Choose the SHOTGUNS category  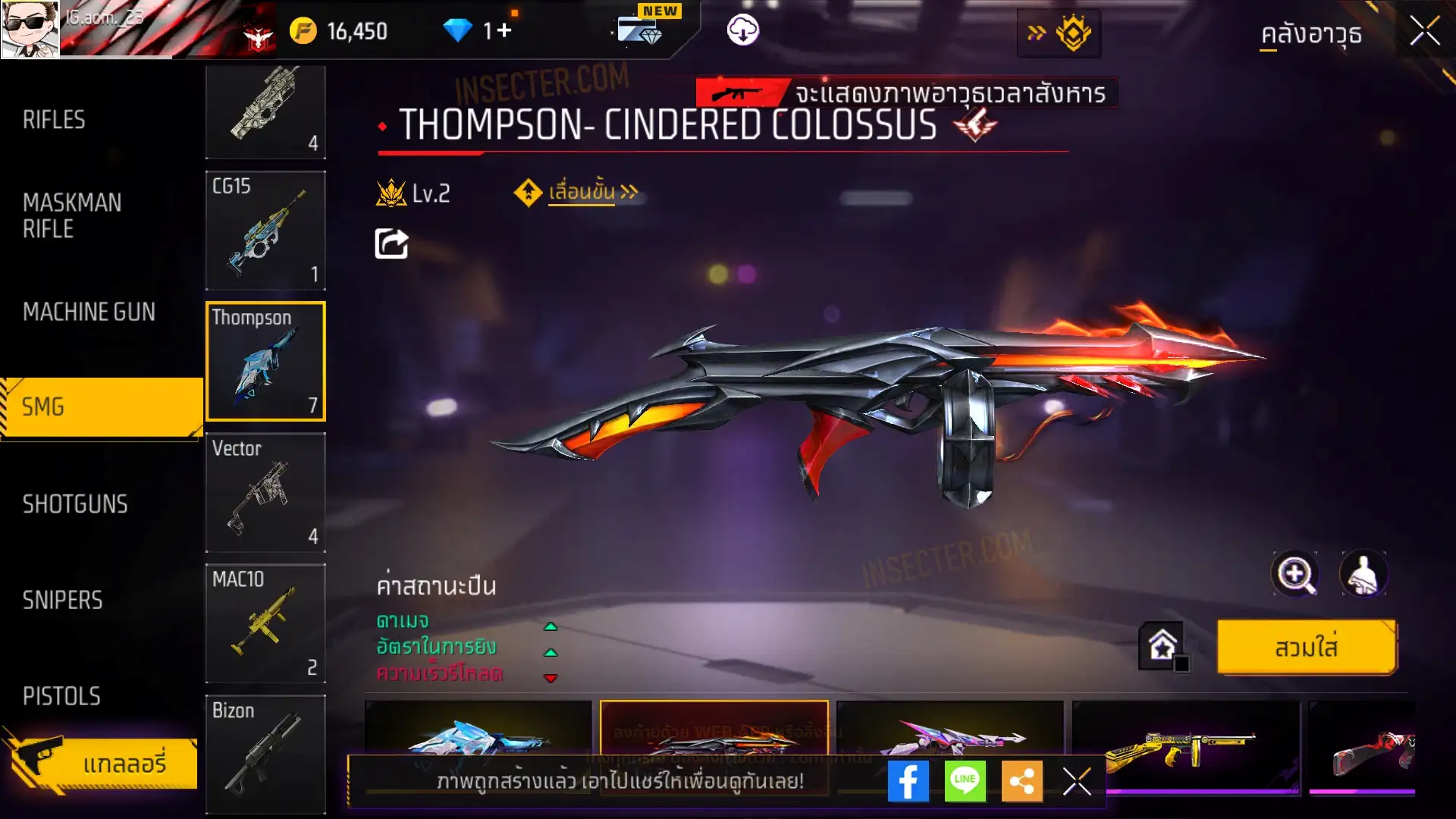click(x=75, y=504)
